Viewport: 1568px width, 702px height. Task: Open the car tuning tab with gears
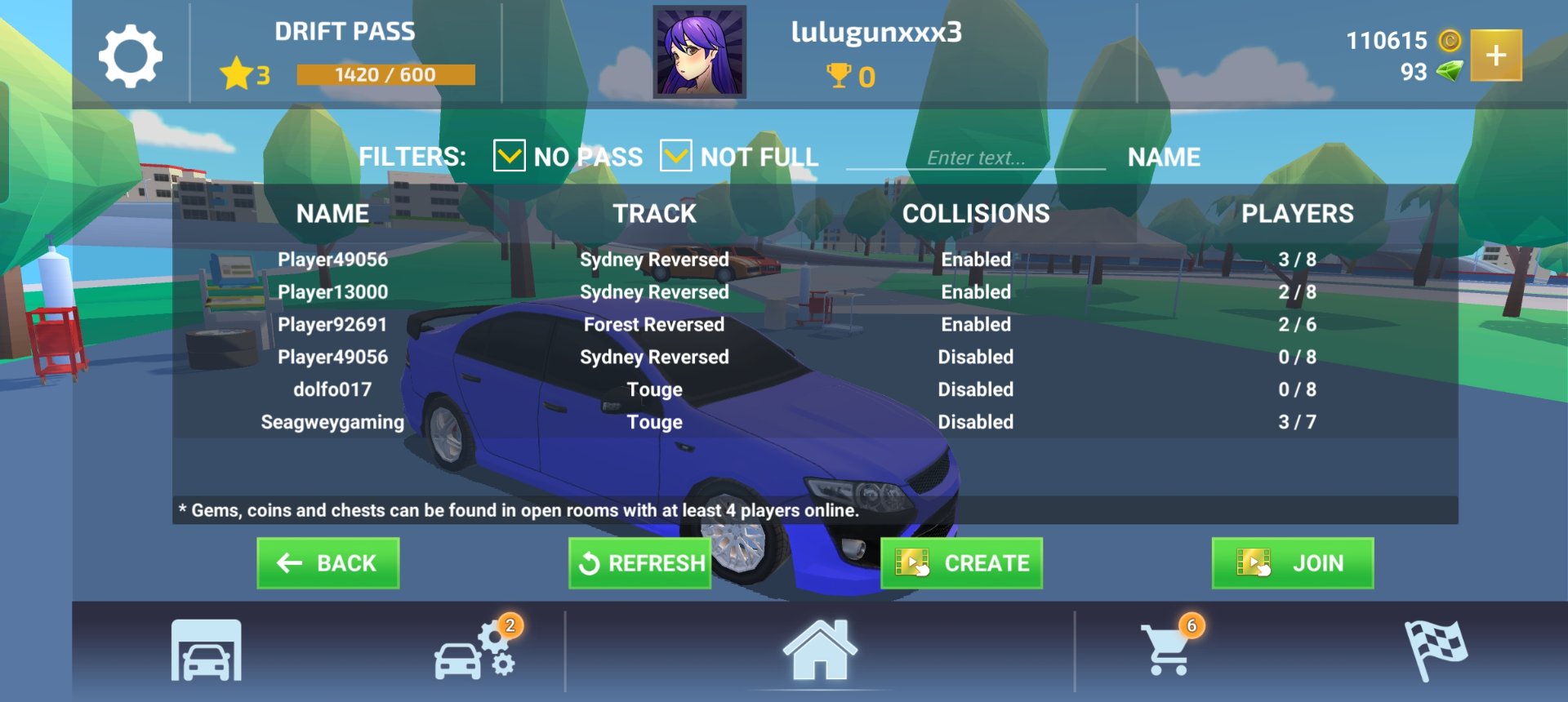[476, 651]
